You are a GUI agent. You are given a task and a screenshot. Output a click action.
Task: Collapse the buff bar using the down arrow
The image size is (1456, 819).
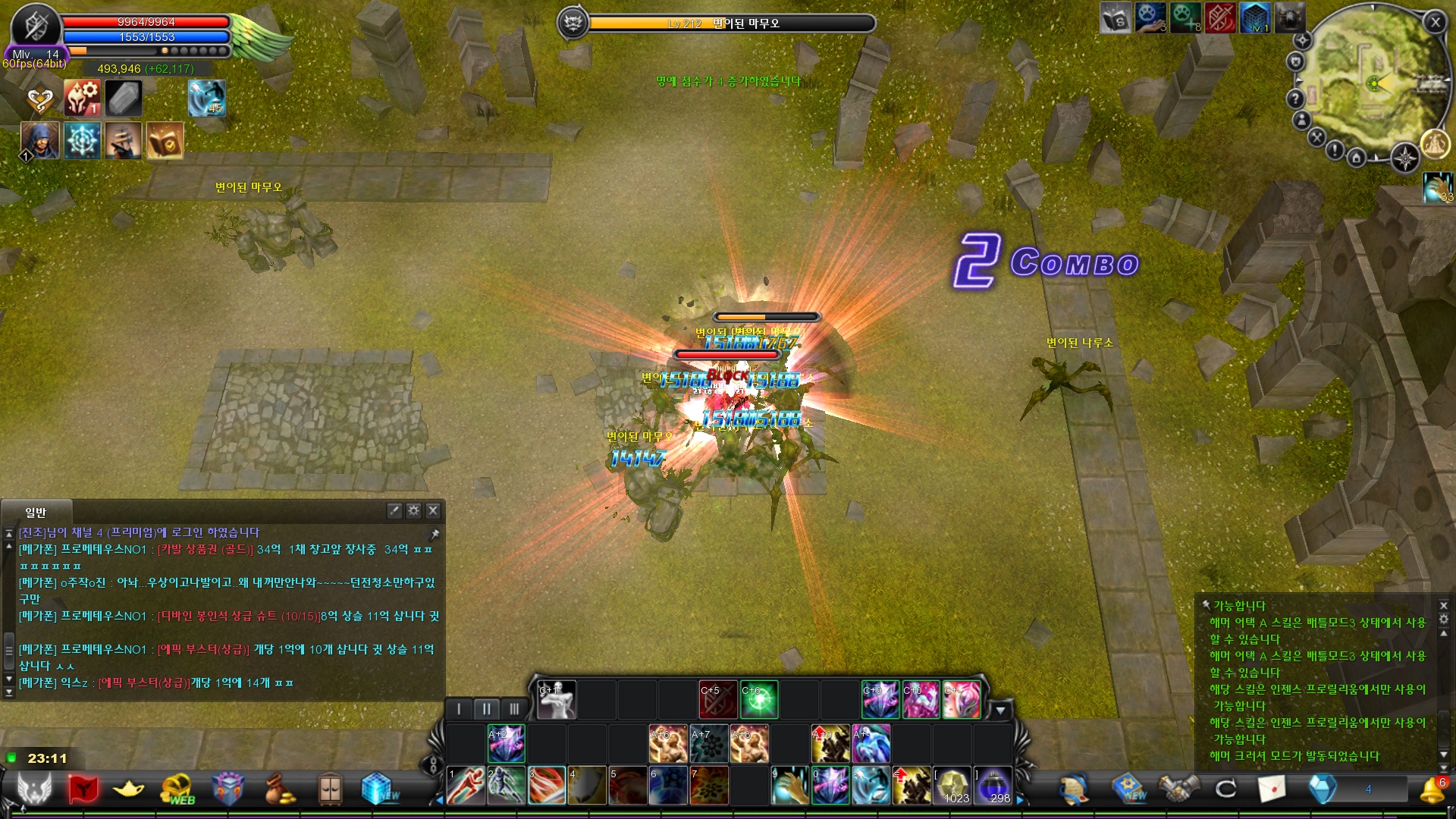[x=1003, y=710]
